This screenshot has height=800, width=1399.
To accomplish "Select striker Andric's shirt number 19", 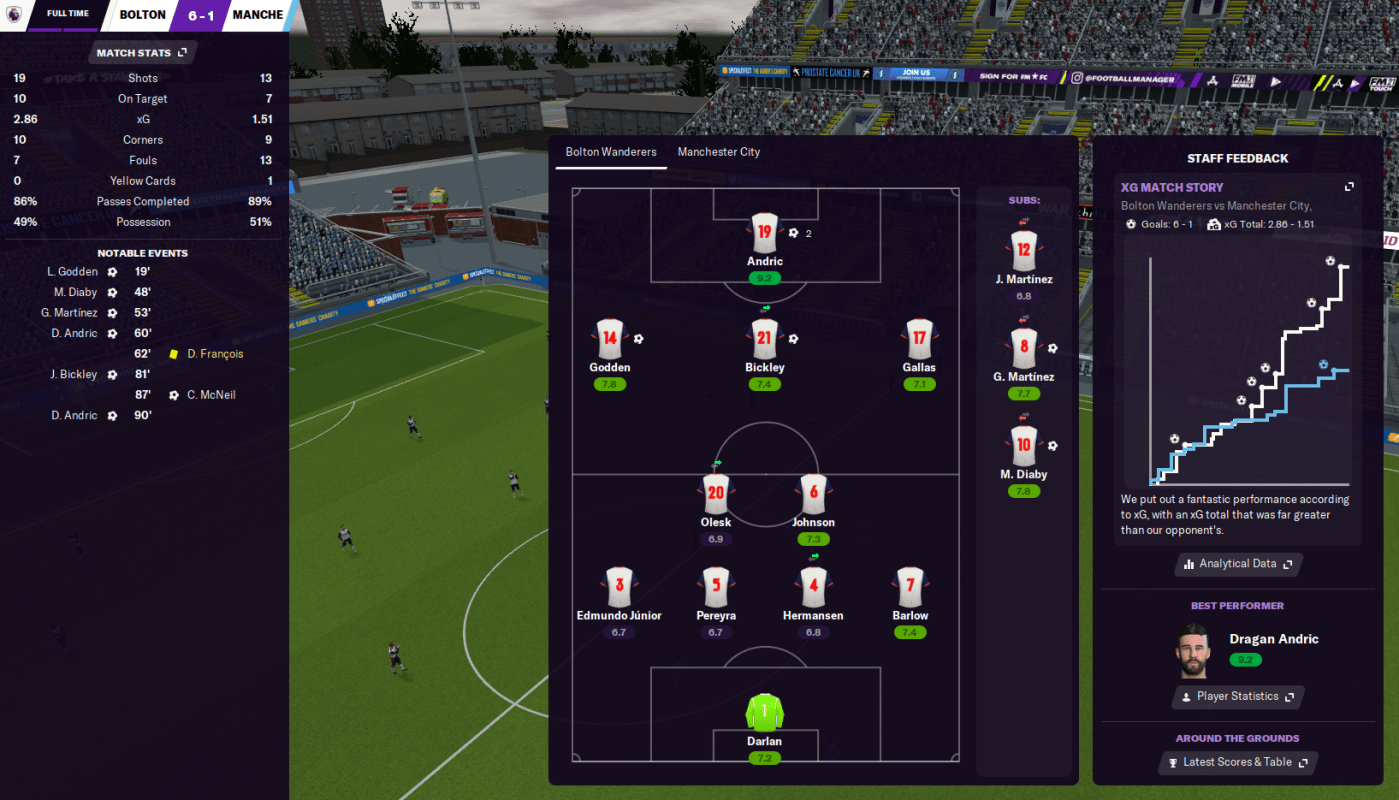I will (x=764, y=233).
